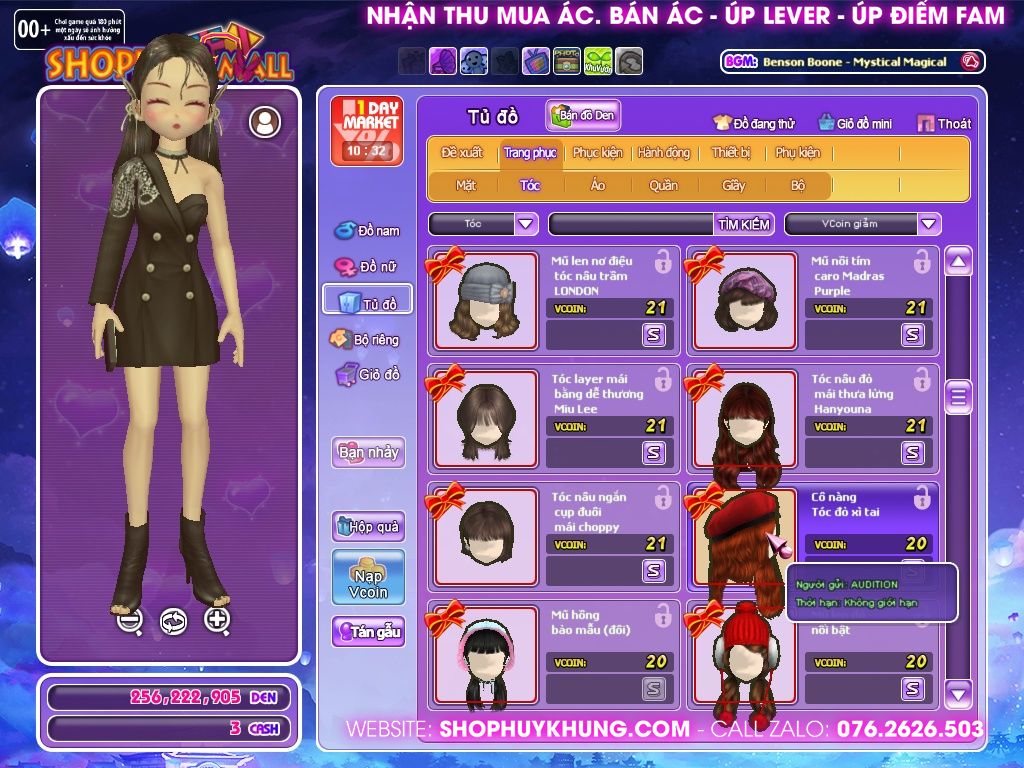Choose the Quần subcategory

pos(663,185)
